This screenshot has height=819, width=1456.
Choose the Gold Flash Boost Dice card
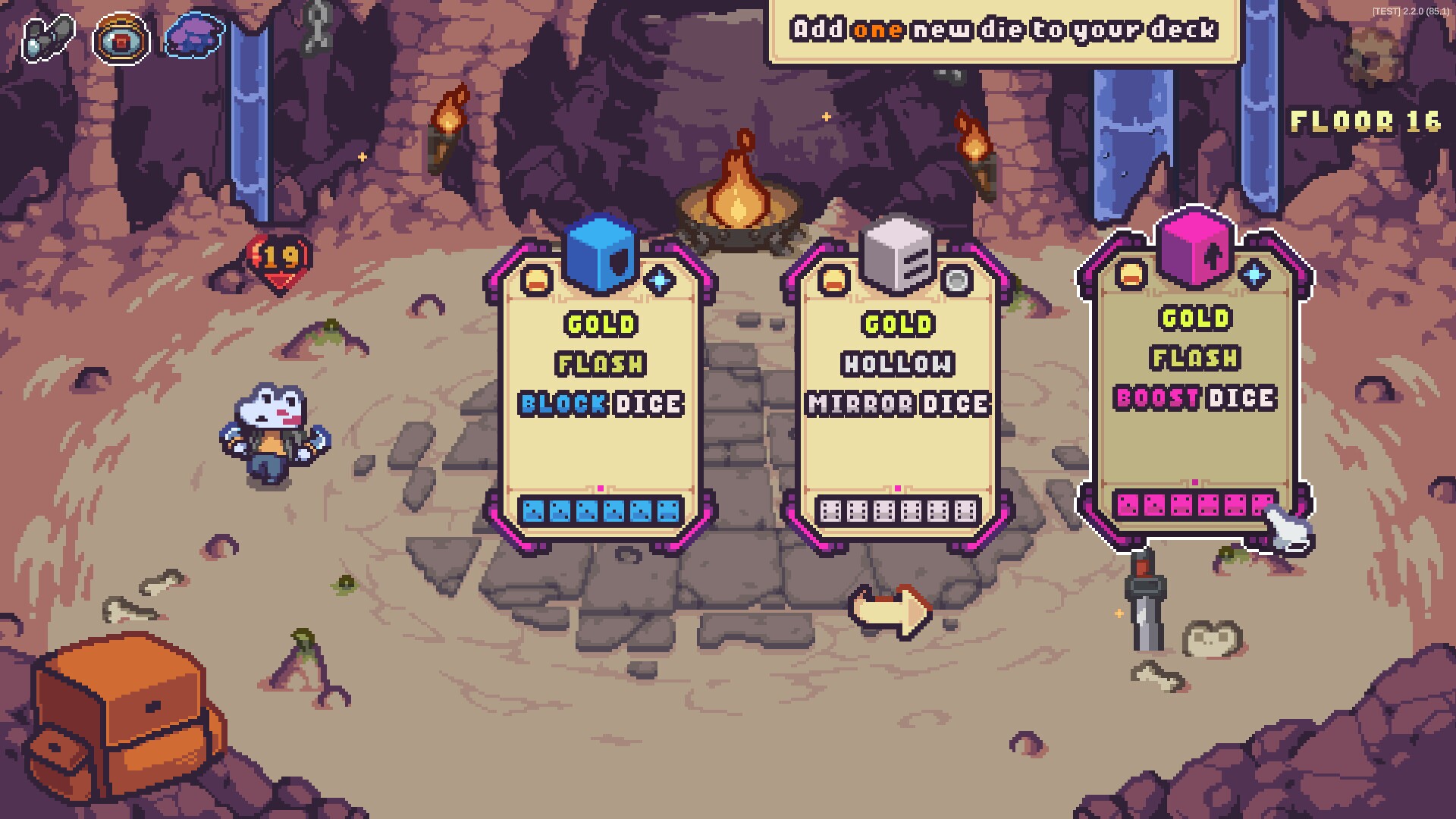pyautogui.click(x=1194, y=379)
